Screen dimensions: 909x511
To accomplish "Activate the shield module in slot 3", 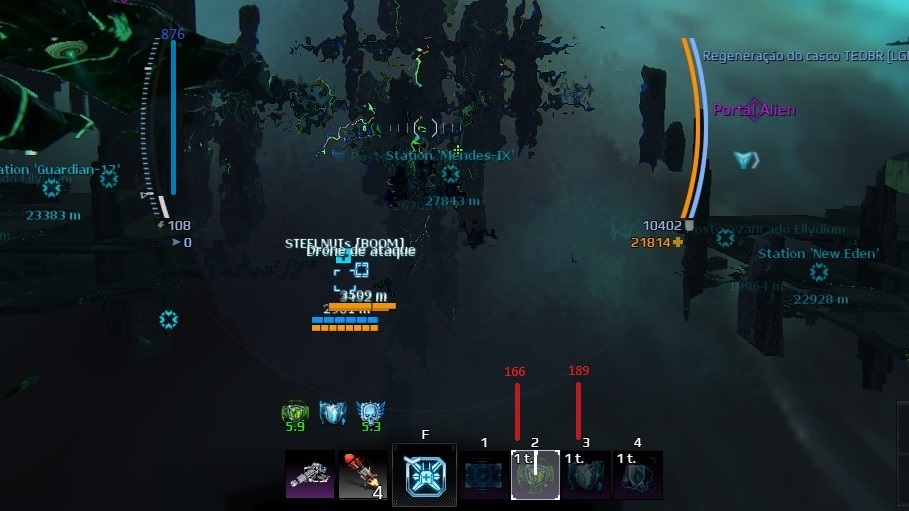I will (x=586, y=474).
